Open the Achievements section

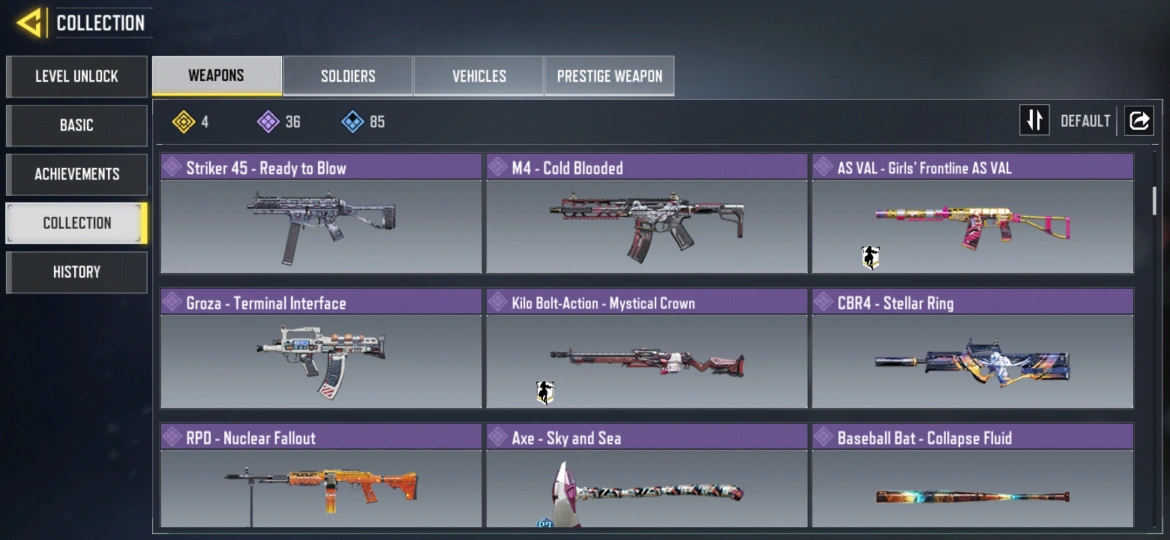[x=77, y=174]
